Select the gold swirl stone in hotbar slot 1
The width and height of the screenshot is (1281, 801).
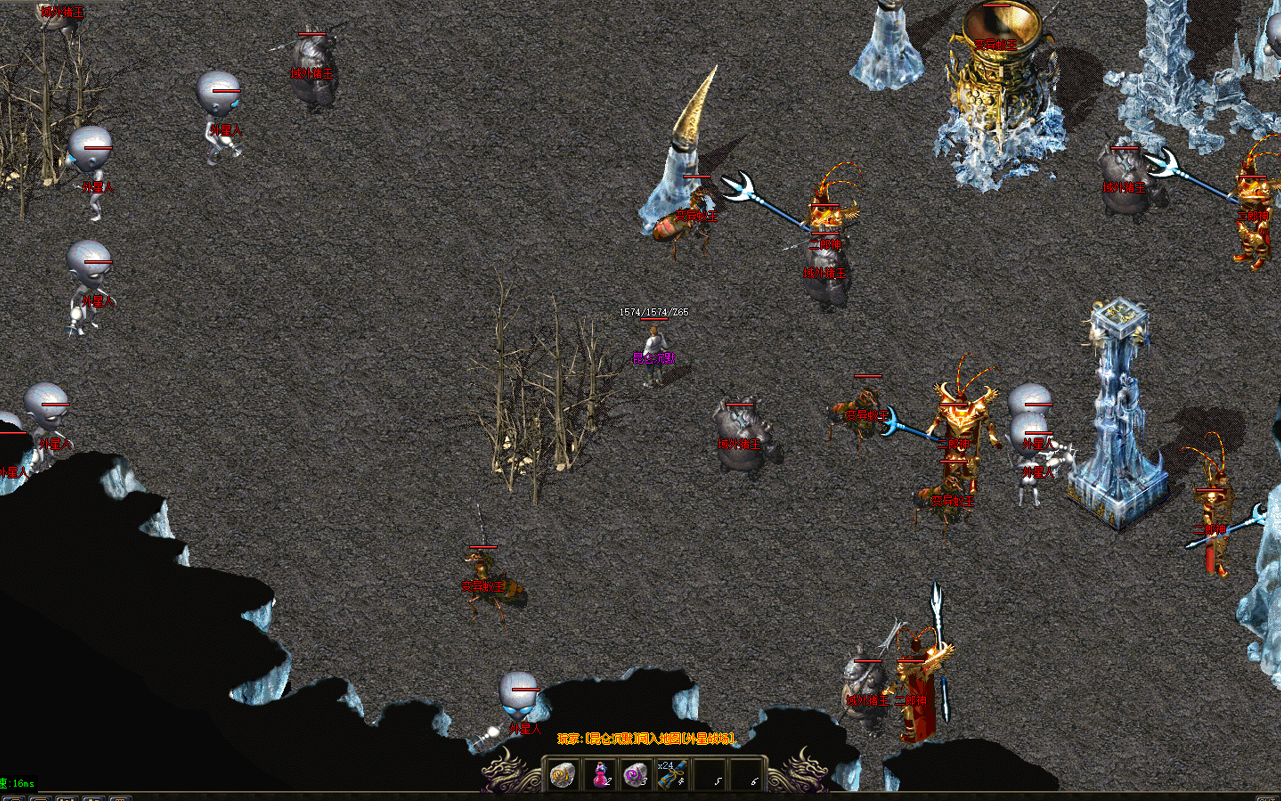pos(563,773)
